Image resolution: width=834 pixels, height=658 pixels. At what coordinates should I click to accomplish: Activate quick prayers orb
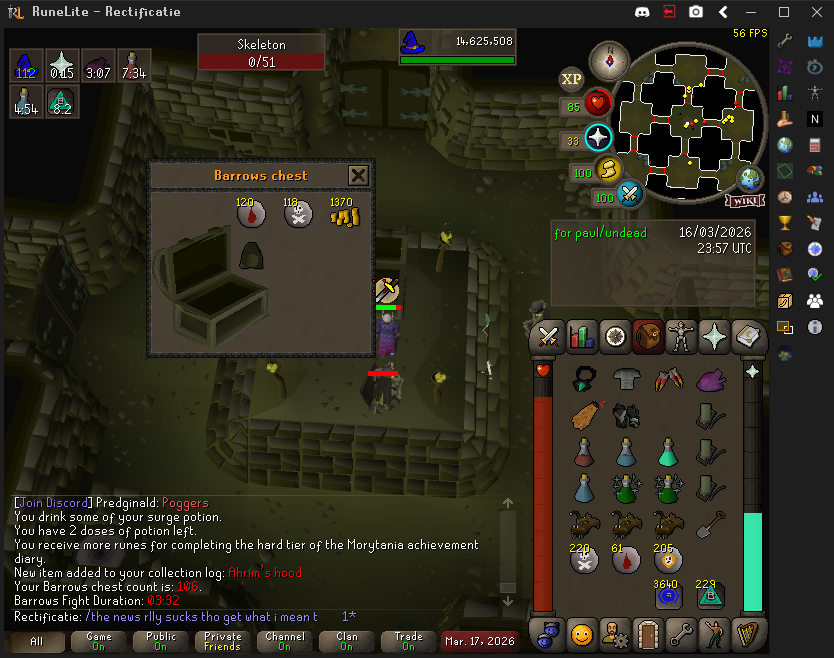point(598,138)
